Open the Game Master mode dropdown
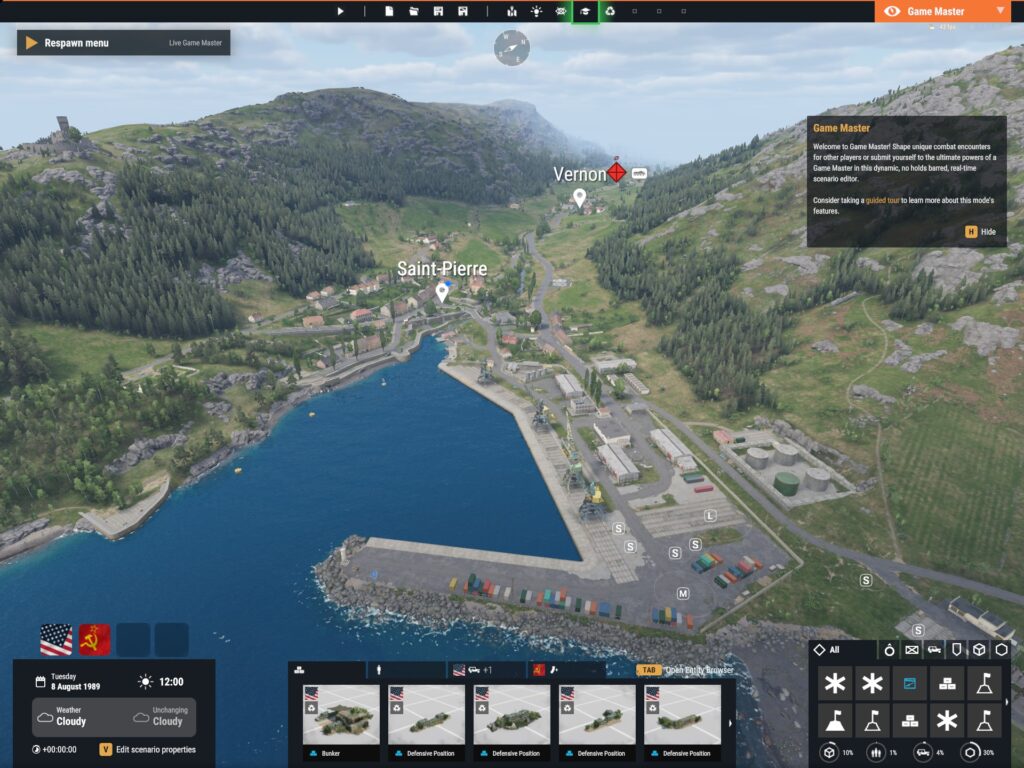Viewport: 1024px width, 768px height. point(942,11)
